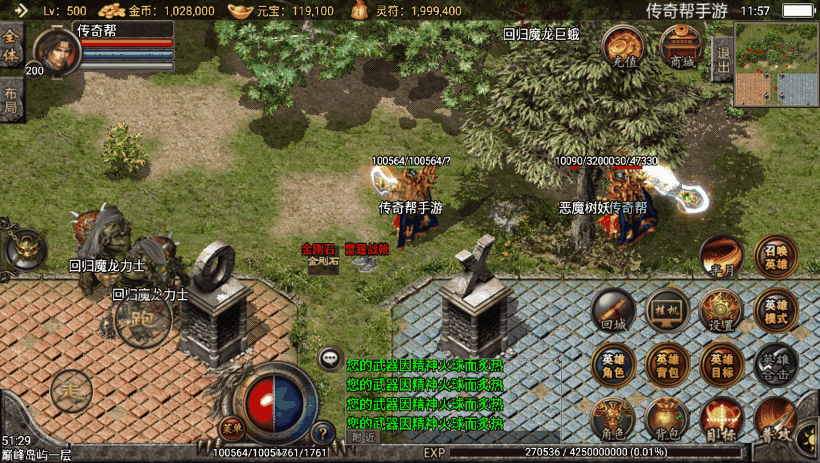The height and width of the screenshot is (463, 820).
Task: Select the 全体 attack mode tab
Action: point(11,47)
